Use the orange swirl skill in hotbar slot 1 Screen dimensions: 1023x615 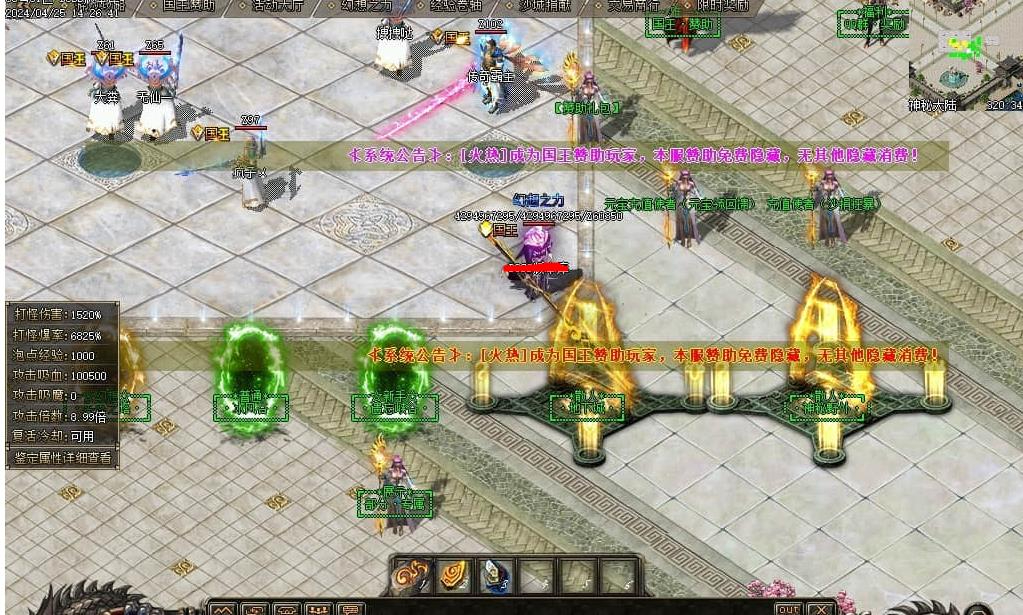(x=412, y=576)
